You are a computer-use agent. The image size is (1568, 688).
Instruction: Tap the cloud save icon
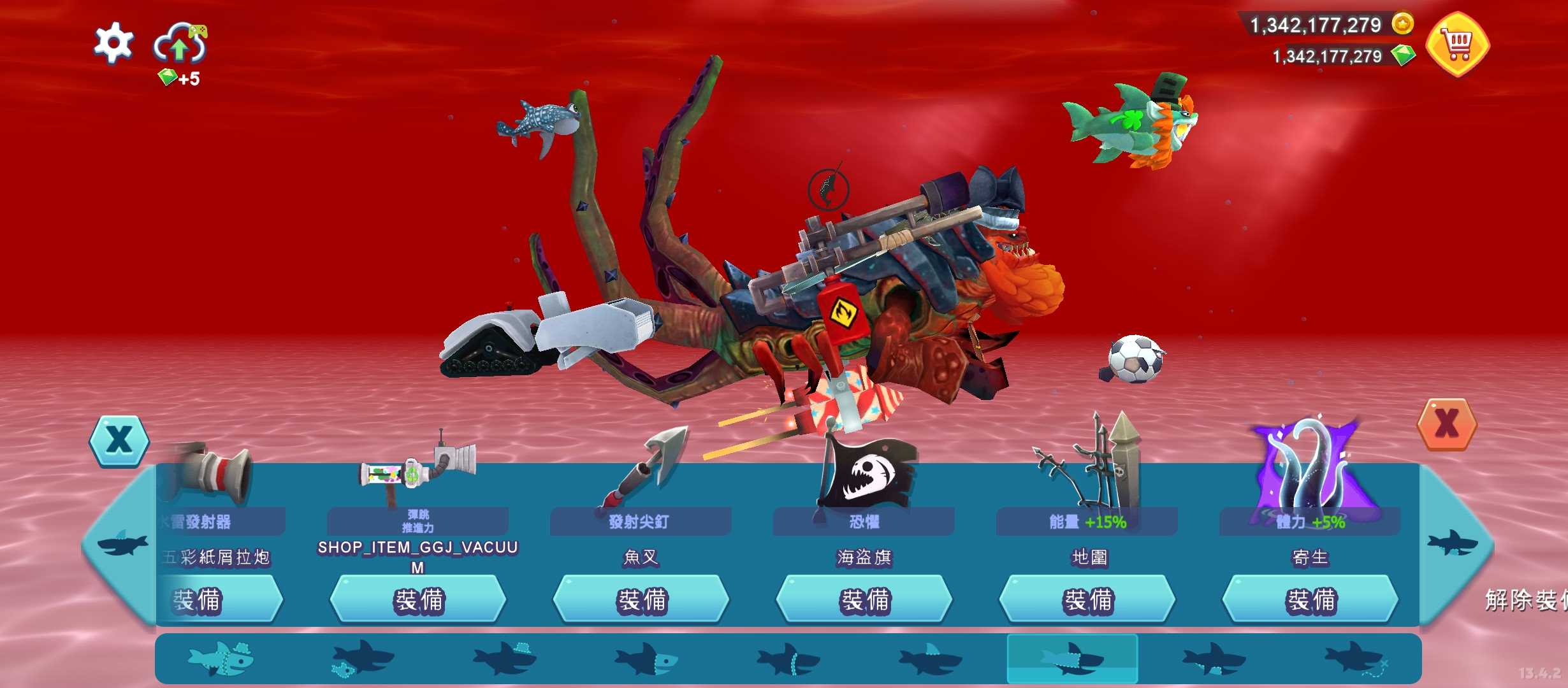tap(180, 43)
